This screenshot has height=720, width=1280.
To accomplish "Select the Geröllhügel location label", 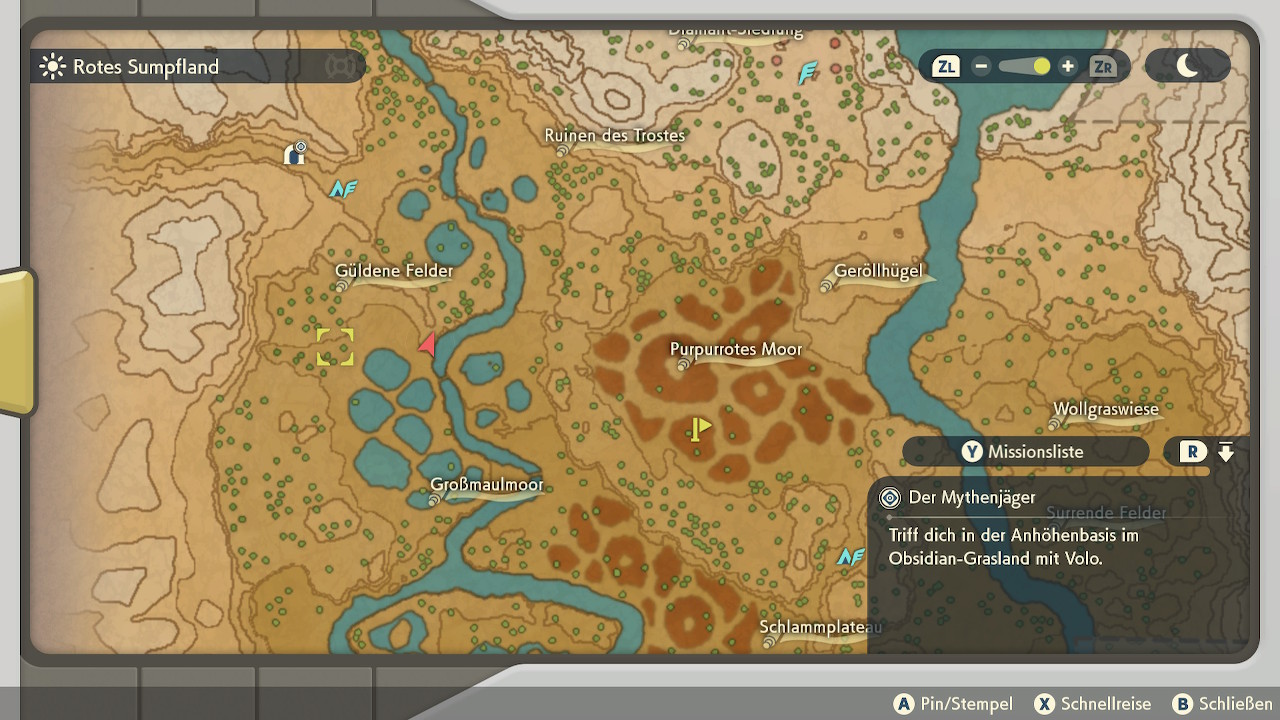I will 877,272.
